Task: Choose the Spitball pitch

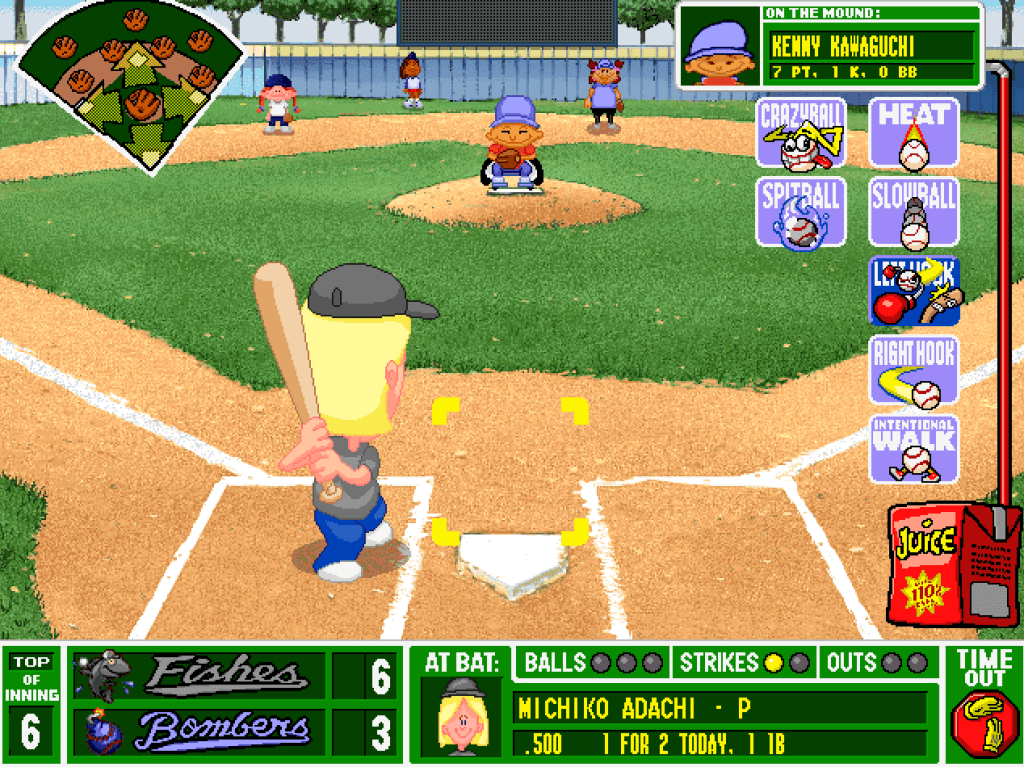Action: (802, 212)
